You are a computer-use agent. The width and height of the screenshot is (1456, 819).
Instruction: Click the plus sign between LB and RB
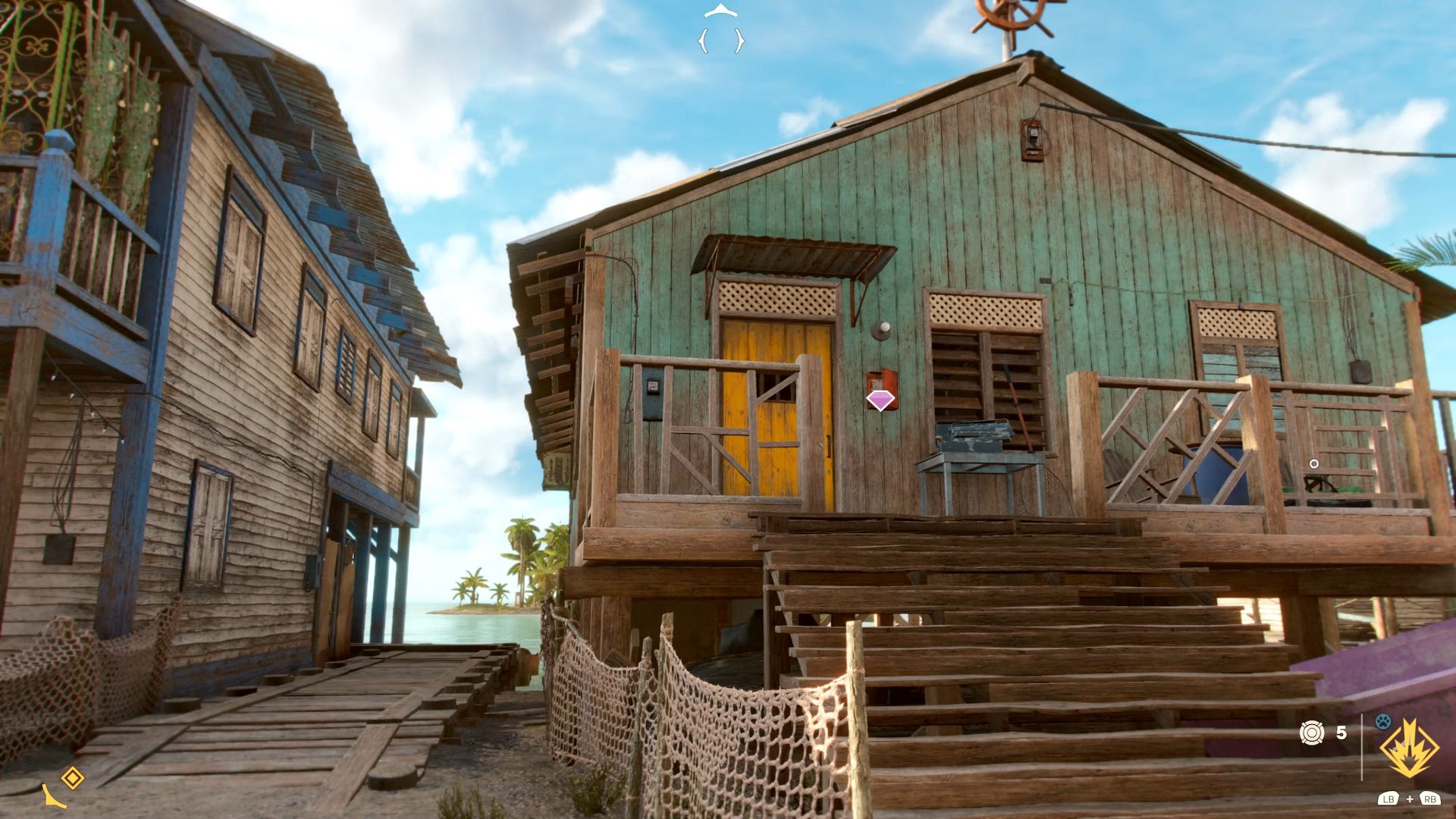(1410, 800)
